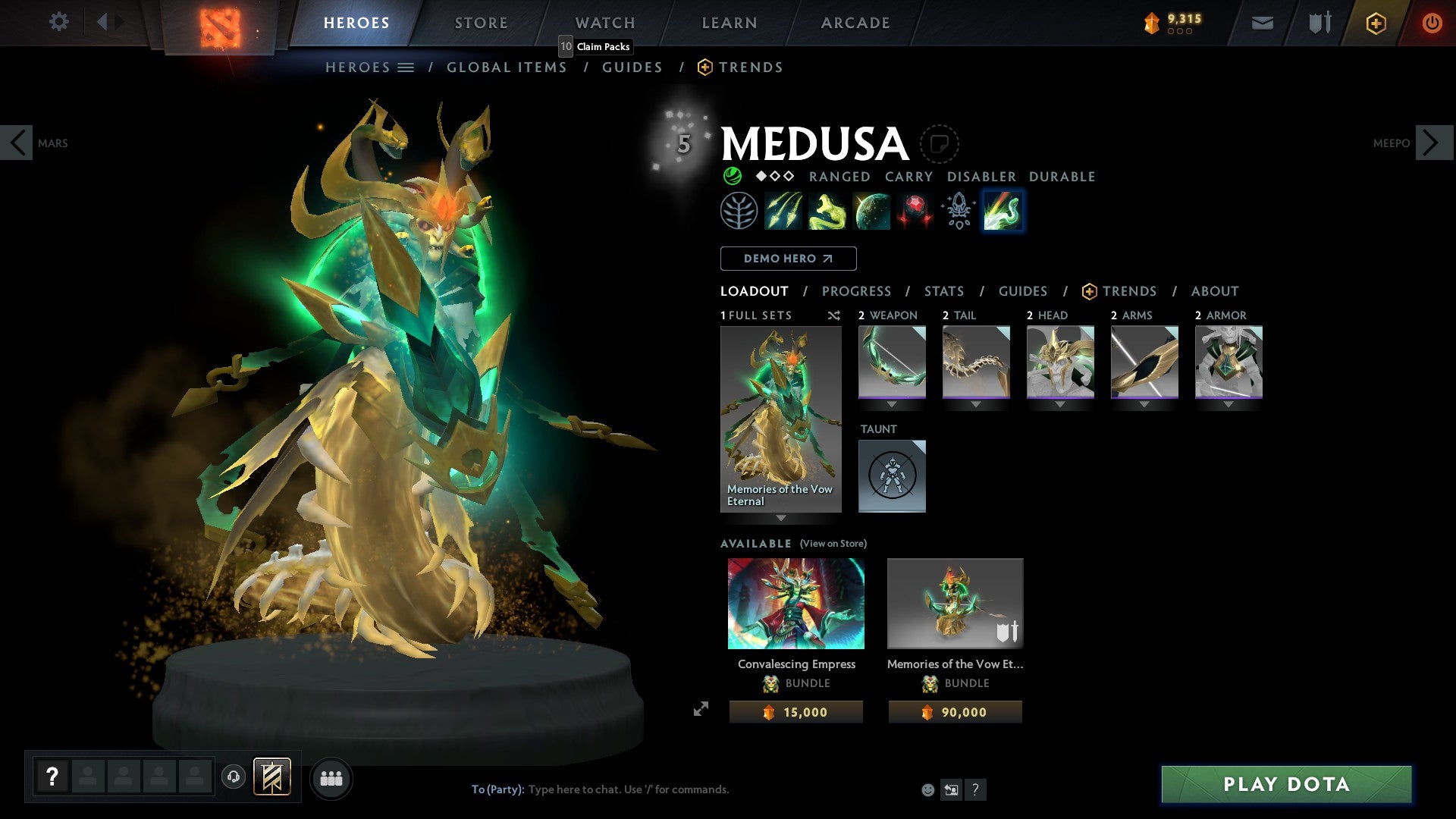Select the Convalescing Empress bundle thumbnail
The image size is (1456, 819).
click(795, 604)
